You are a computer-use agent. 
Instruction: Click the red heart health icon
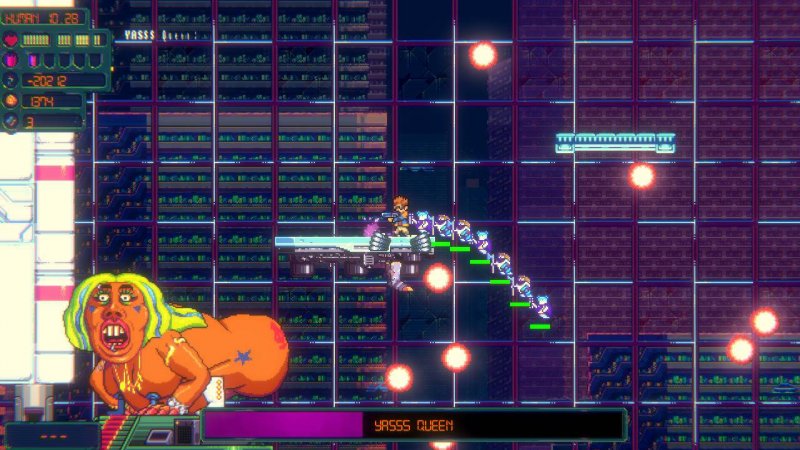(x=12, y=40)
